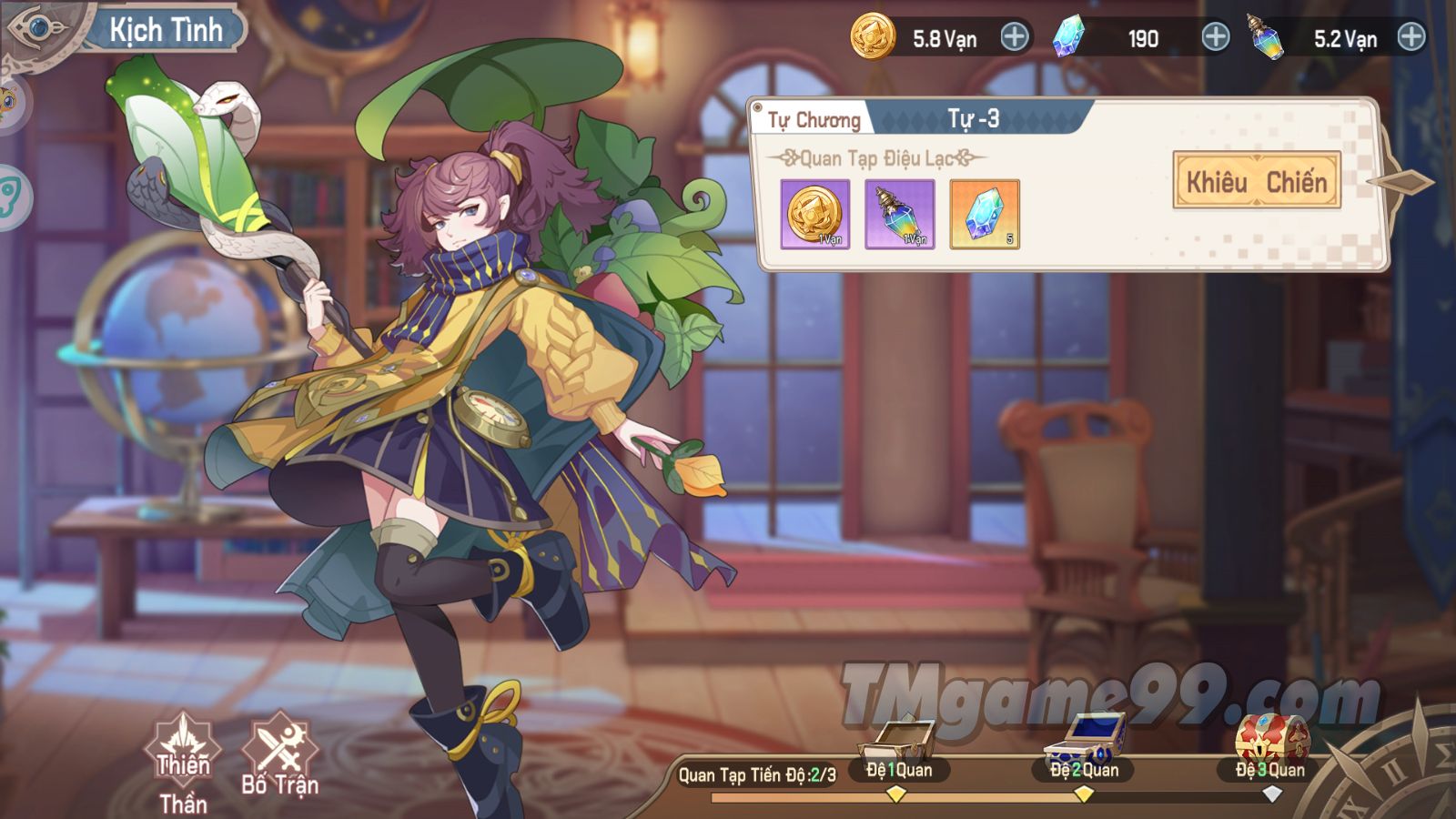Inspect the gold coin reward item
Screen dimensions: 1456x819
coord(814,214)
